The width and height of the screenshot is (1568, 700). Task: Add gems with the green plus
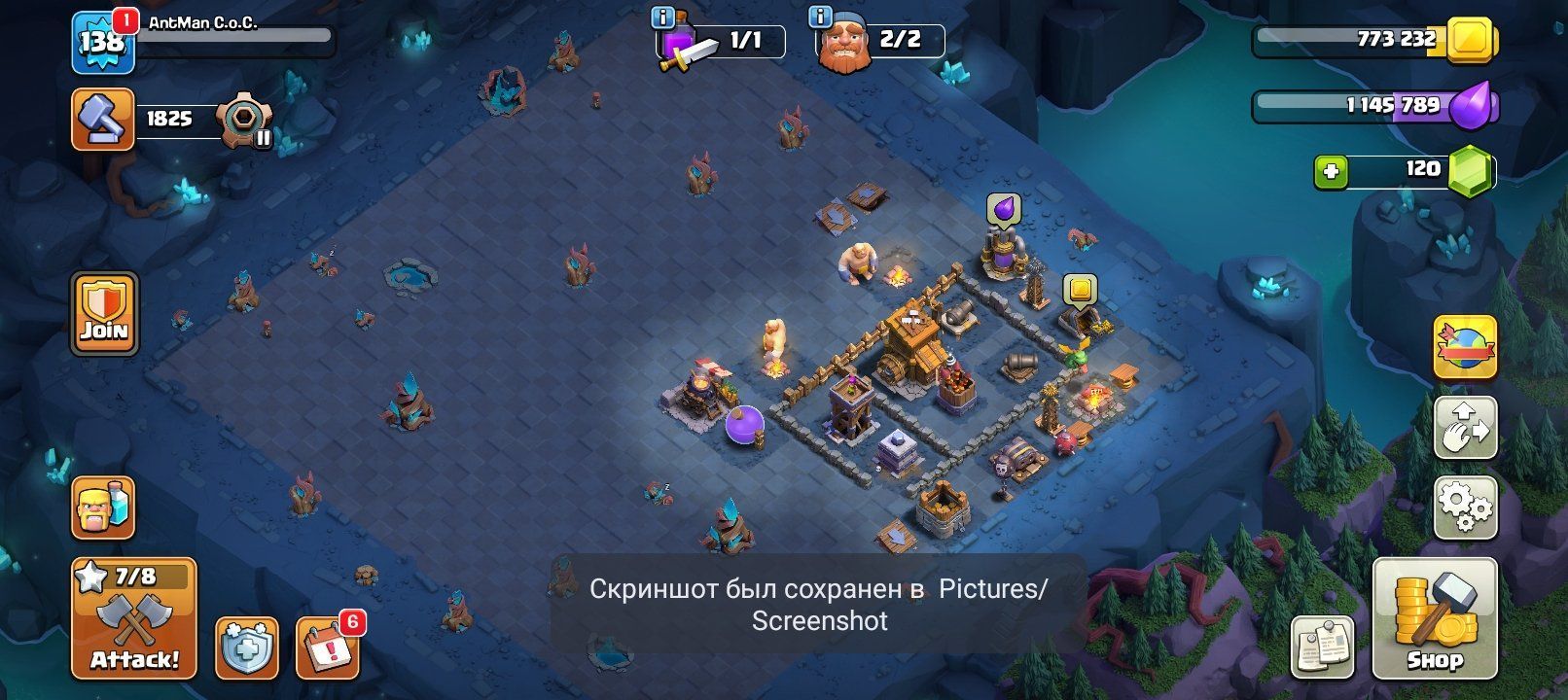coord(1331,172)
